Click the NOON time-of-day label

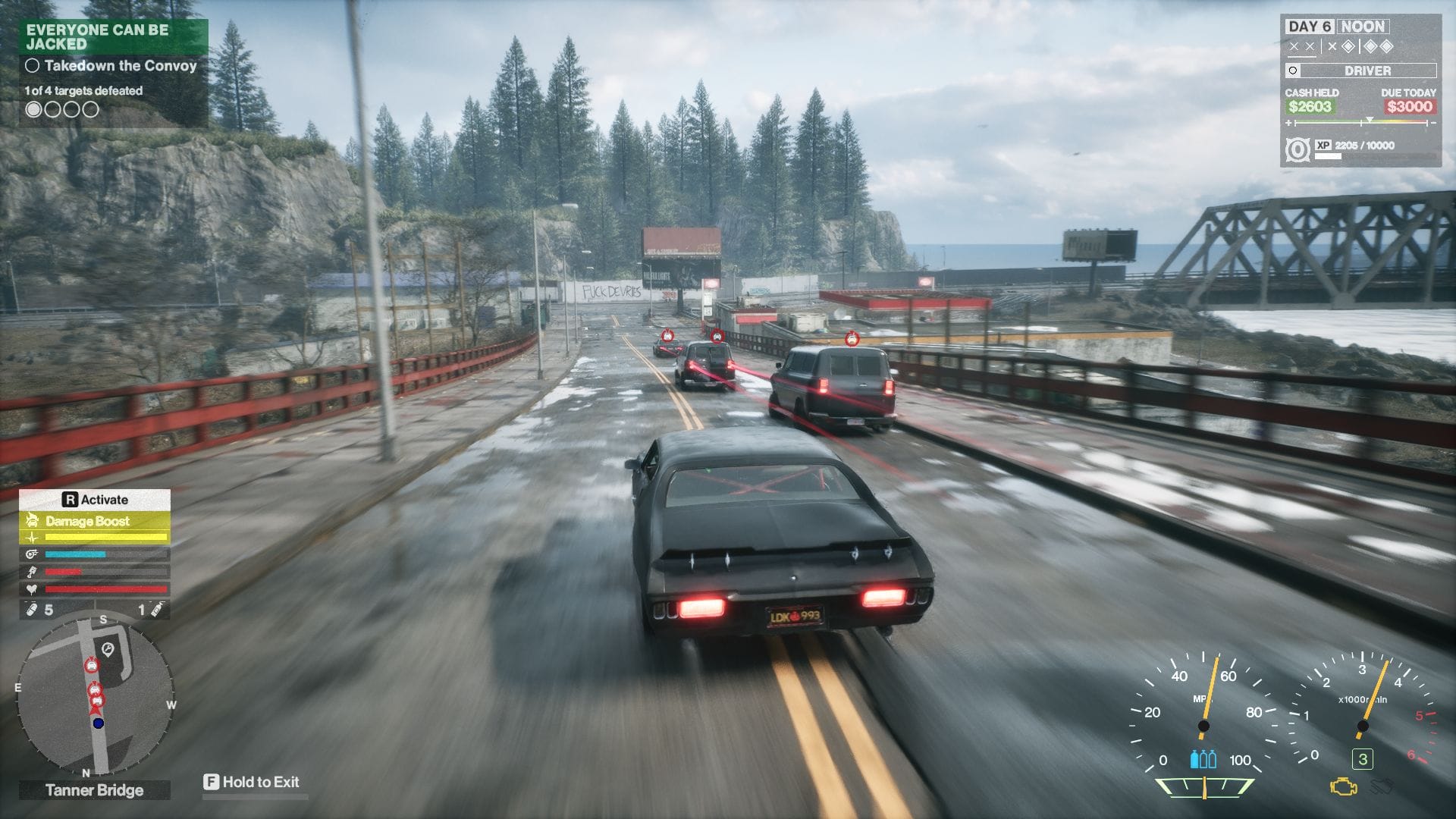tap(1363, 27)
